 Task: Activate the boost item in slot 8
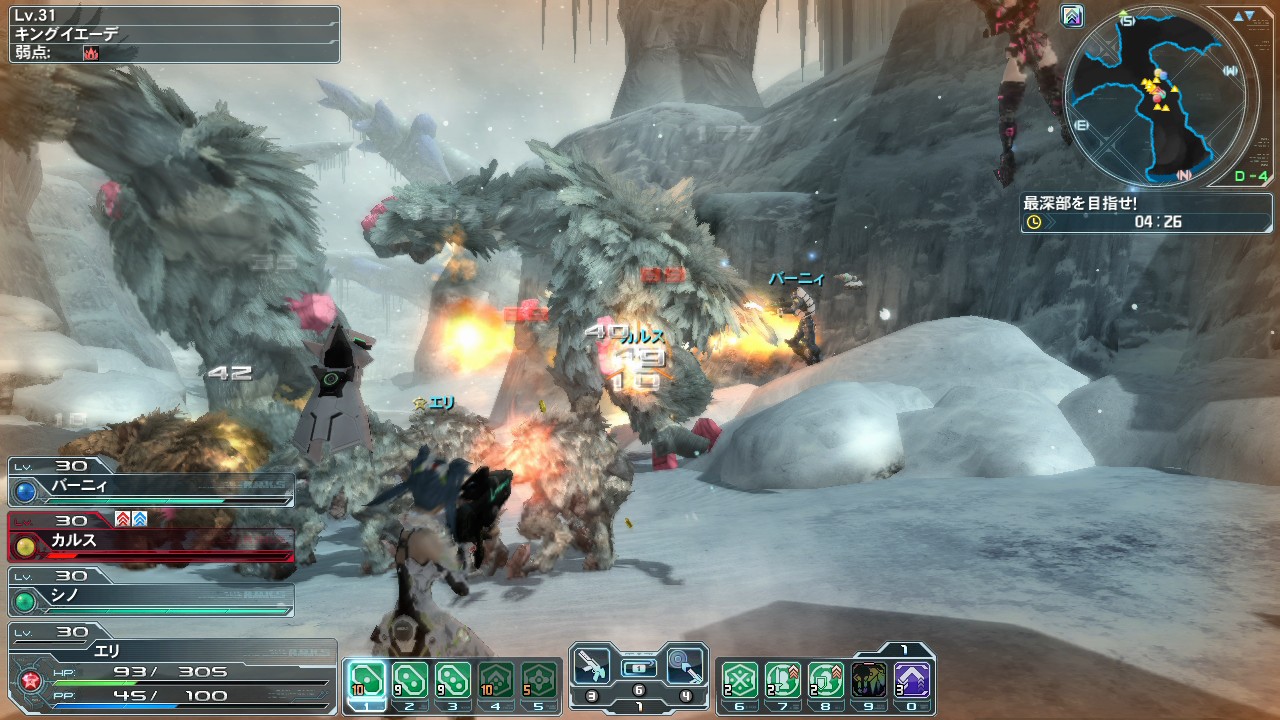[x=826, y=681]
